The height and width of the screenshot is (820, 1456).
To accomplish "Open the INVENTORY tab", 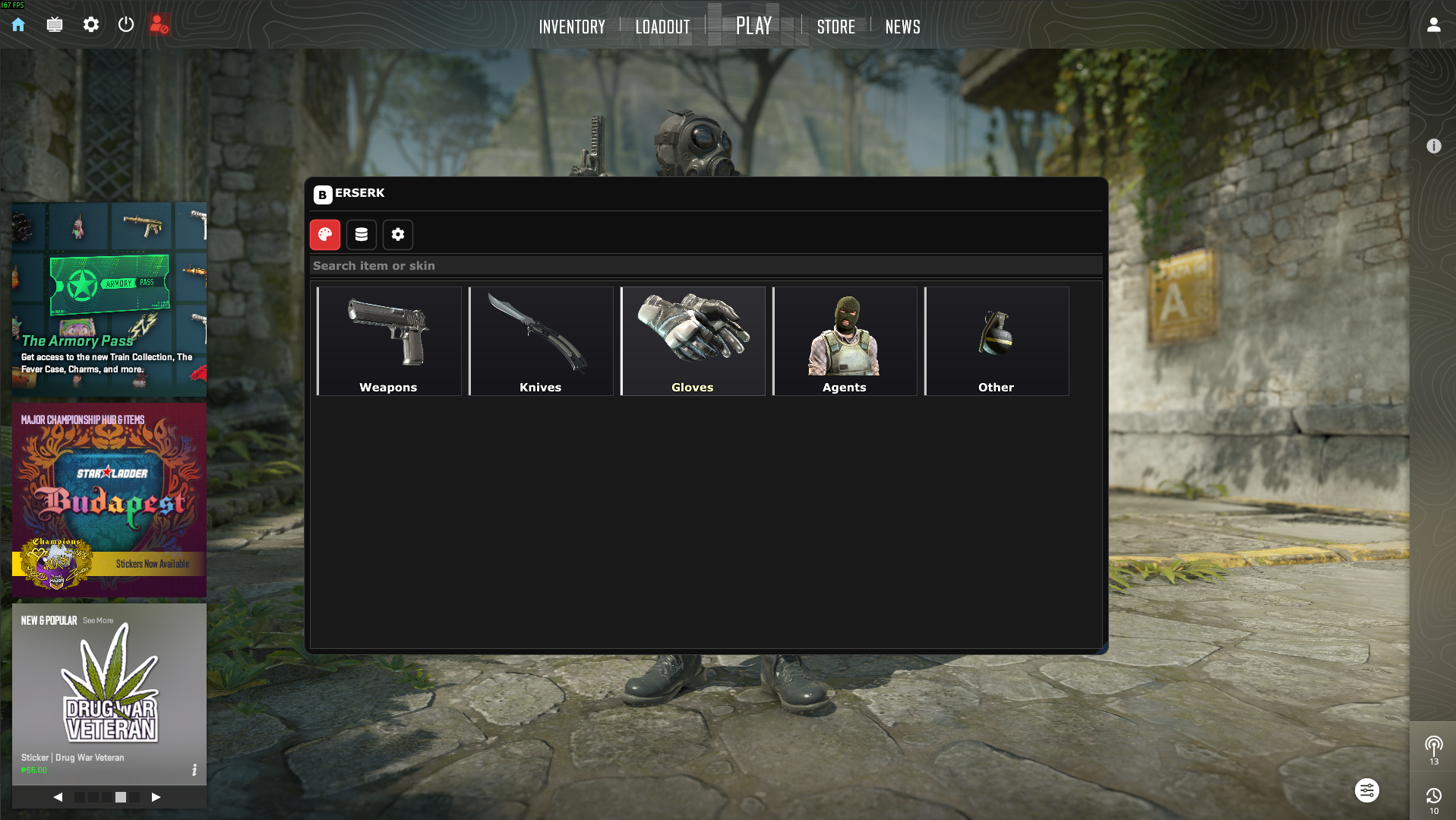I will [572, 27].
